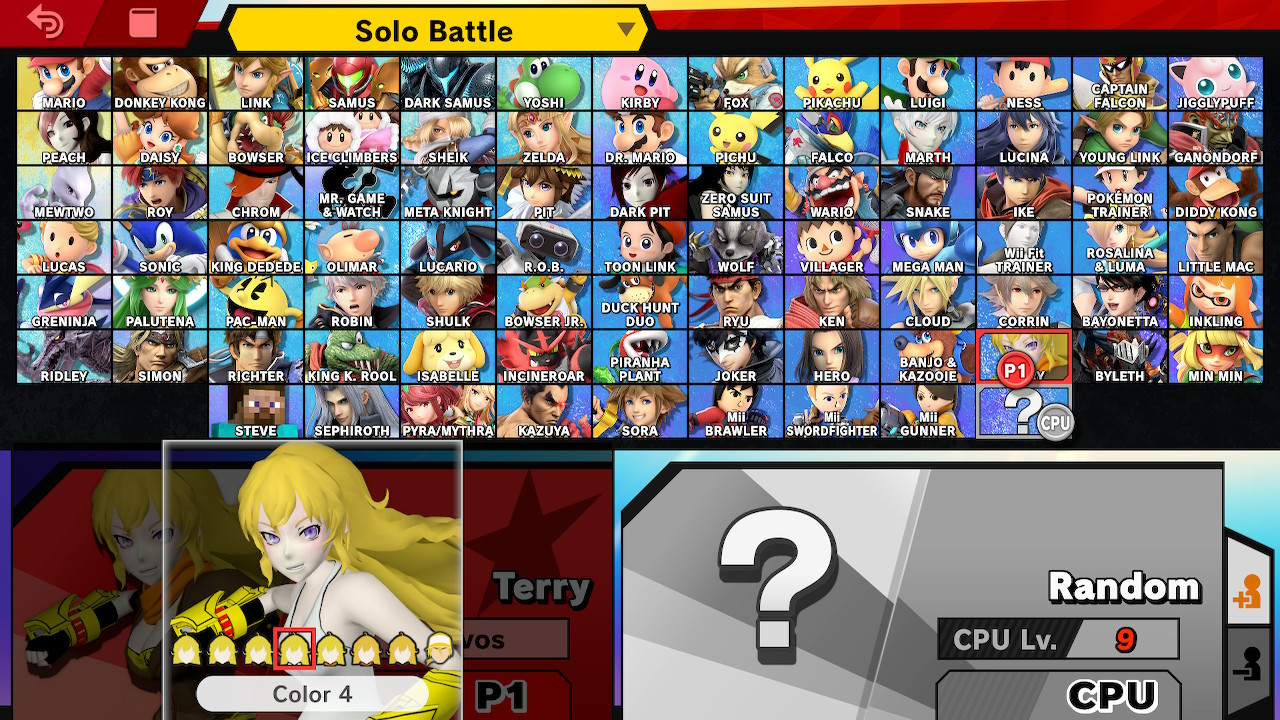The height and width of the screenshot is (720, 1280).
Task: Pick Pac-Man's character icon
Action: (255, 299)
